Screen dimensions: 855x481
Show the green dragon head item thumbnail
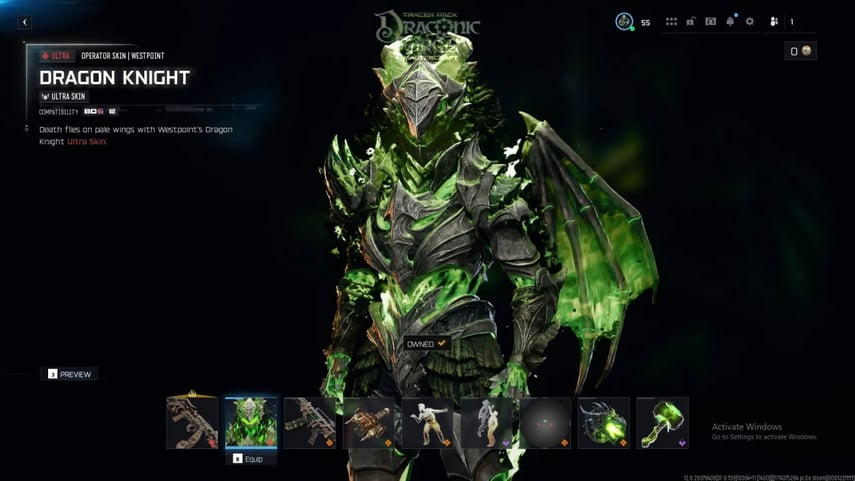pyautogui.click(x=605, y=422)
